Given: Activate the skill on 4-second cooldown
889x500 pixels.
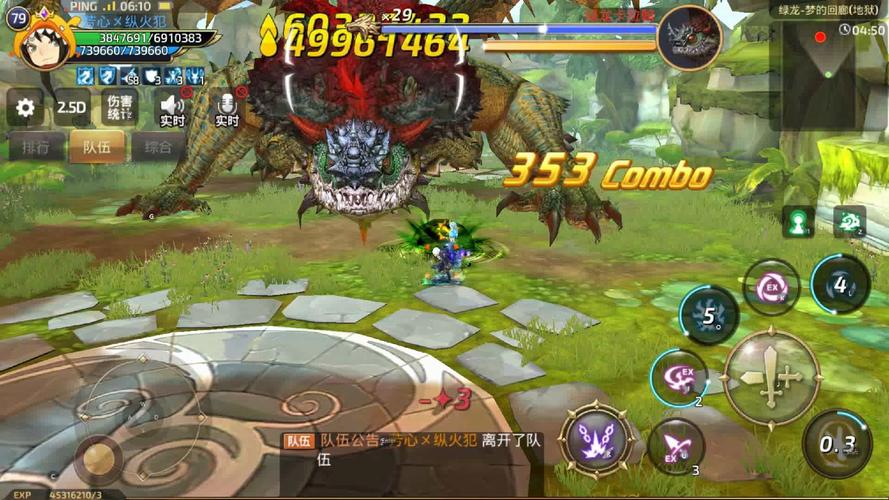Looking at the screenshot, I should 839,284.
